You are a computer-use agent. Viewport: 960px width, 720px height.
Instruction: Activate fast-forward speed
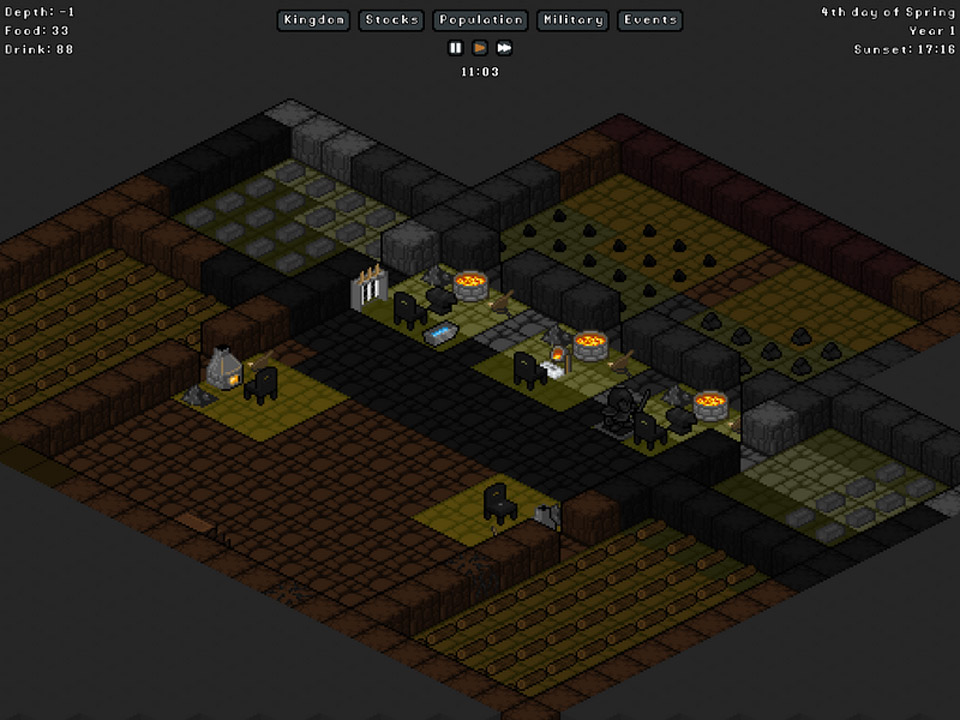tap(504, 47)
